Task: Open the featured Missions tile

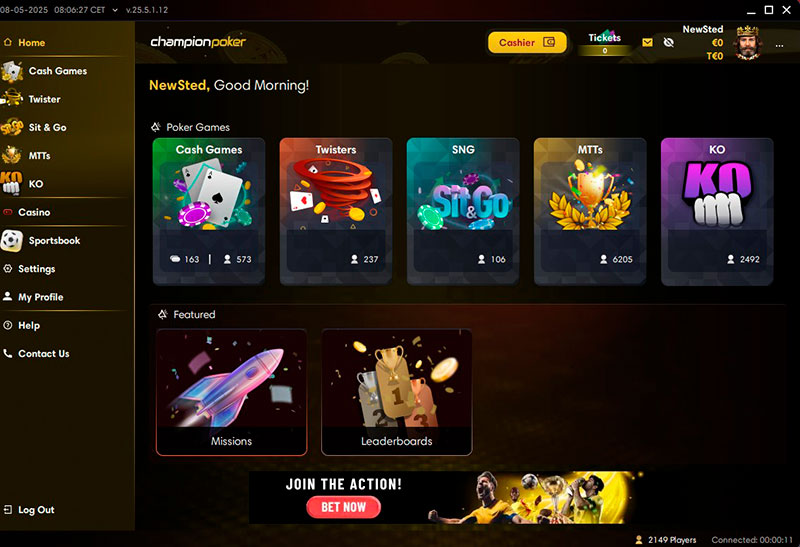Action: coord(231,392)
